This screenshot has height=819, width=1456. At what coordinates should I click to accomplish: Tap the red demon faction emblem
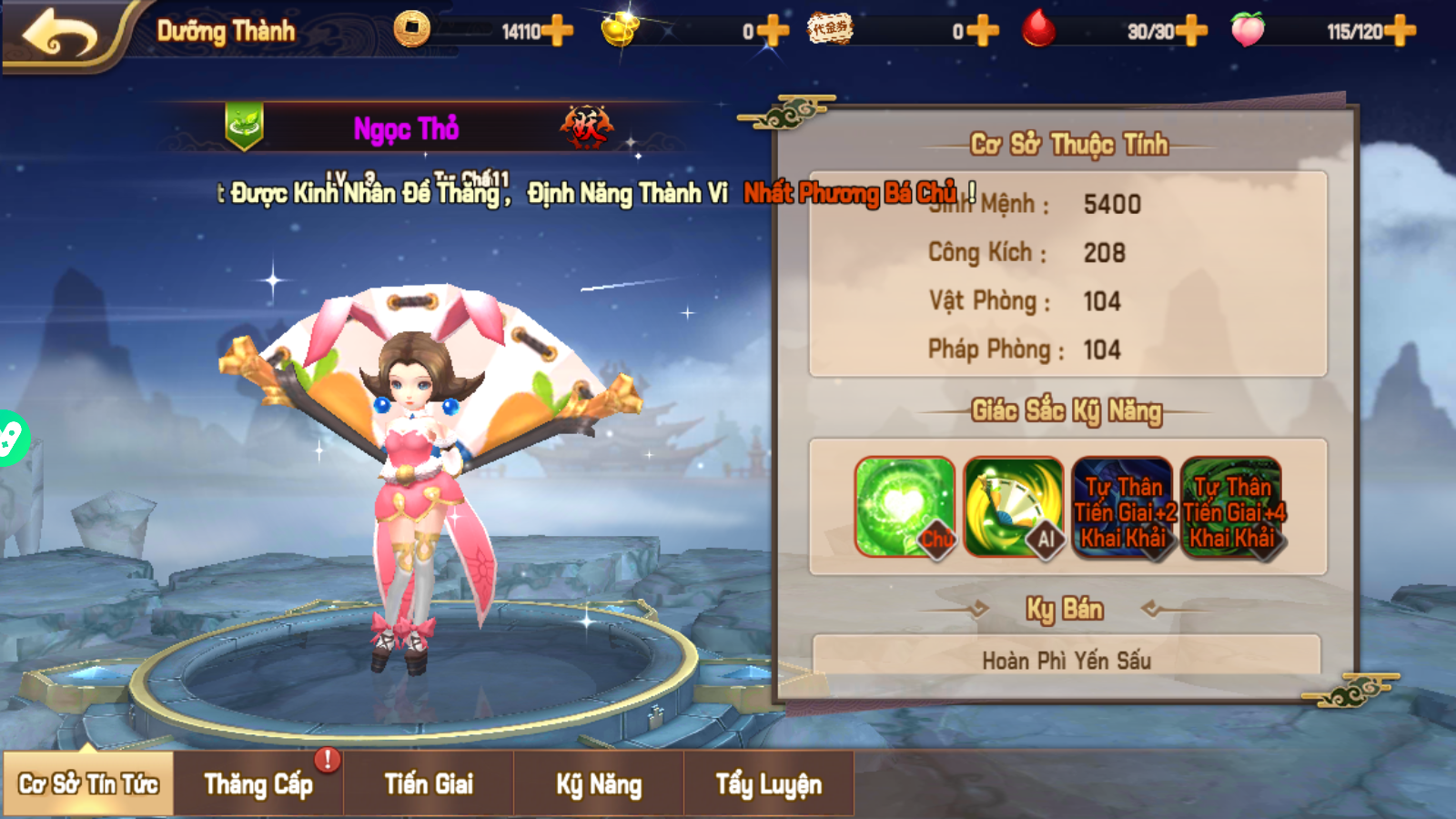click(586, 127)
